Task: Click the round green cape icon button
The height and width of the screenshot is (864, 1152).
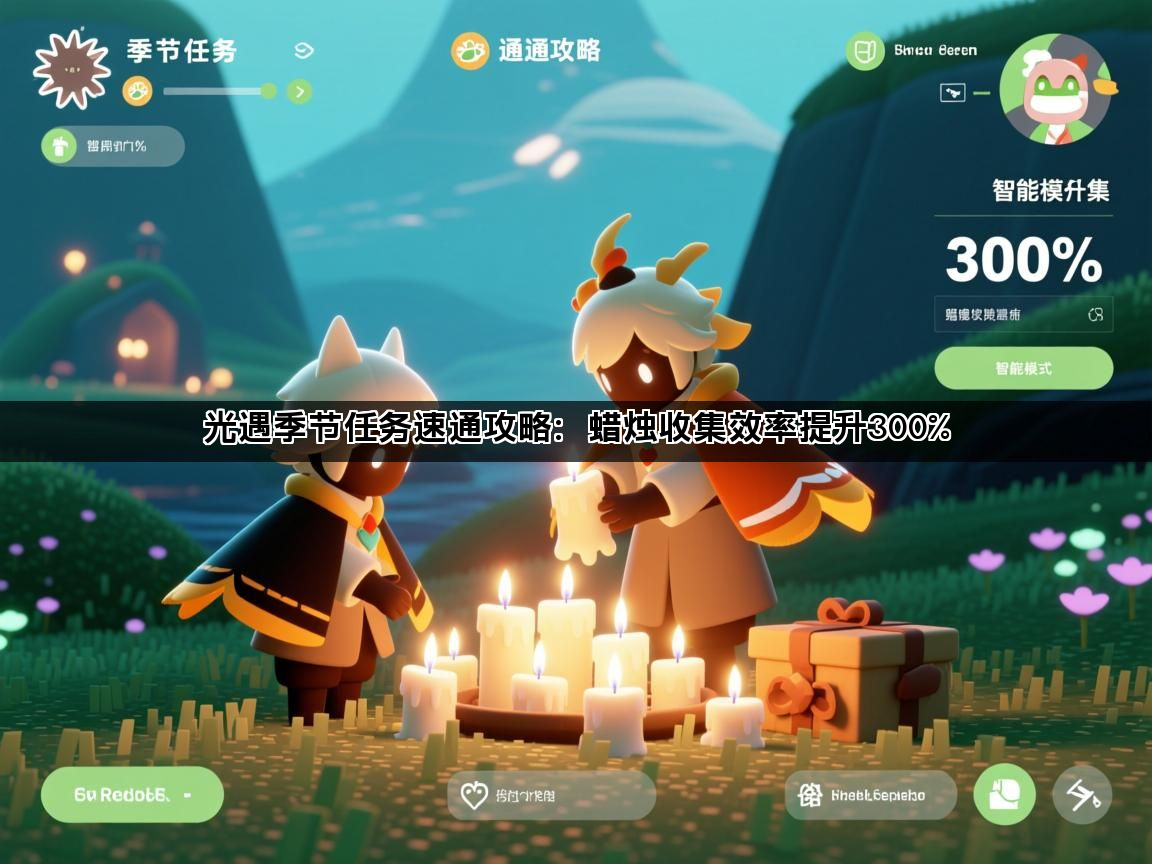Action: click(x=1004, y=795)
